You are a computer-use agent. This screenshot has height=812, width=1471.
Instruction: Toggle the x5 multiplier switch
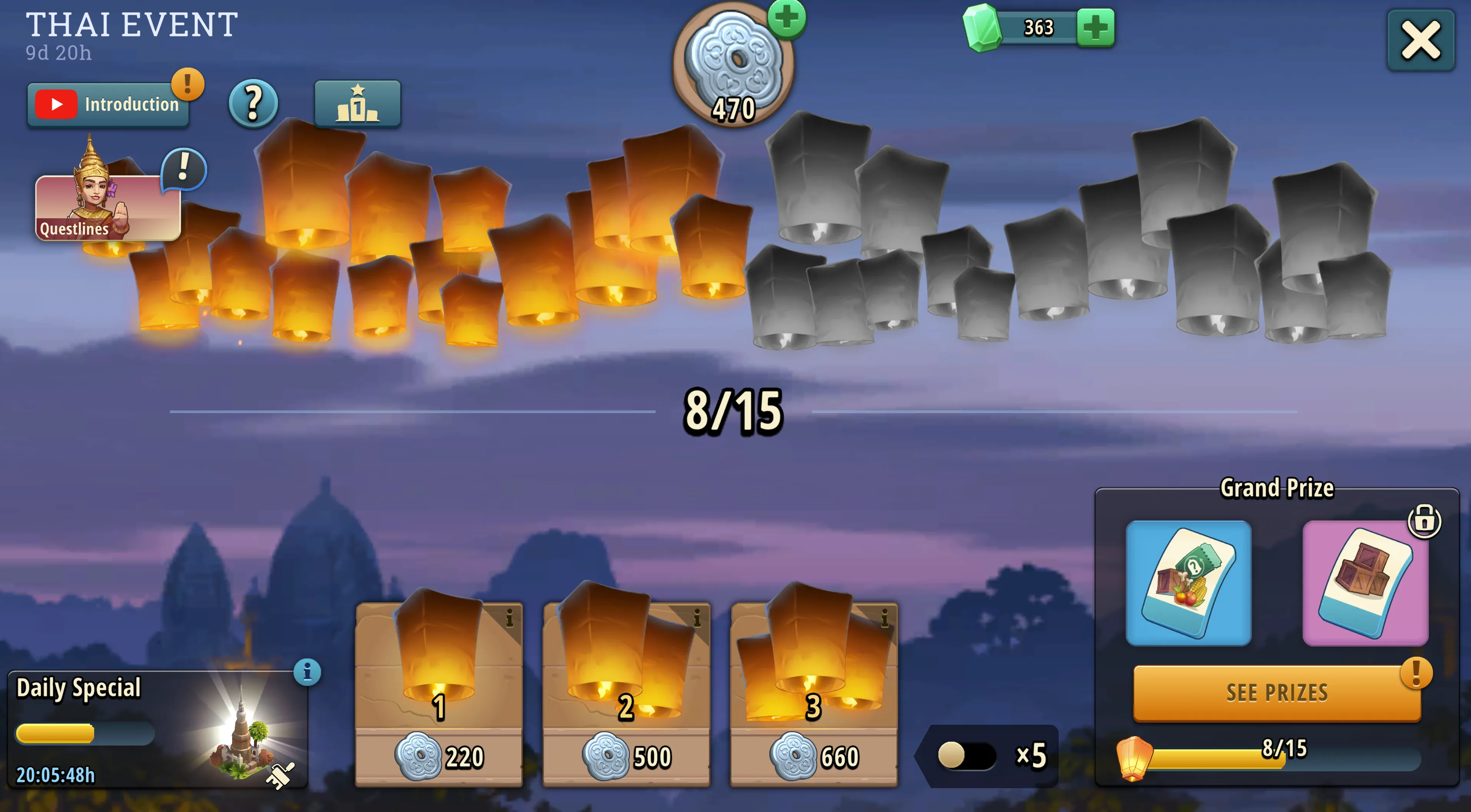966,756
